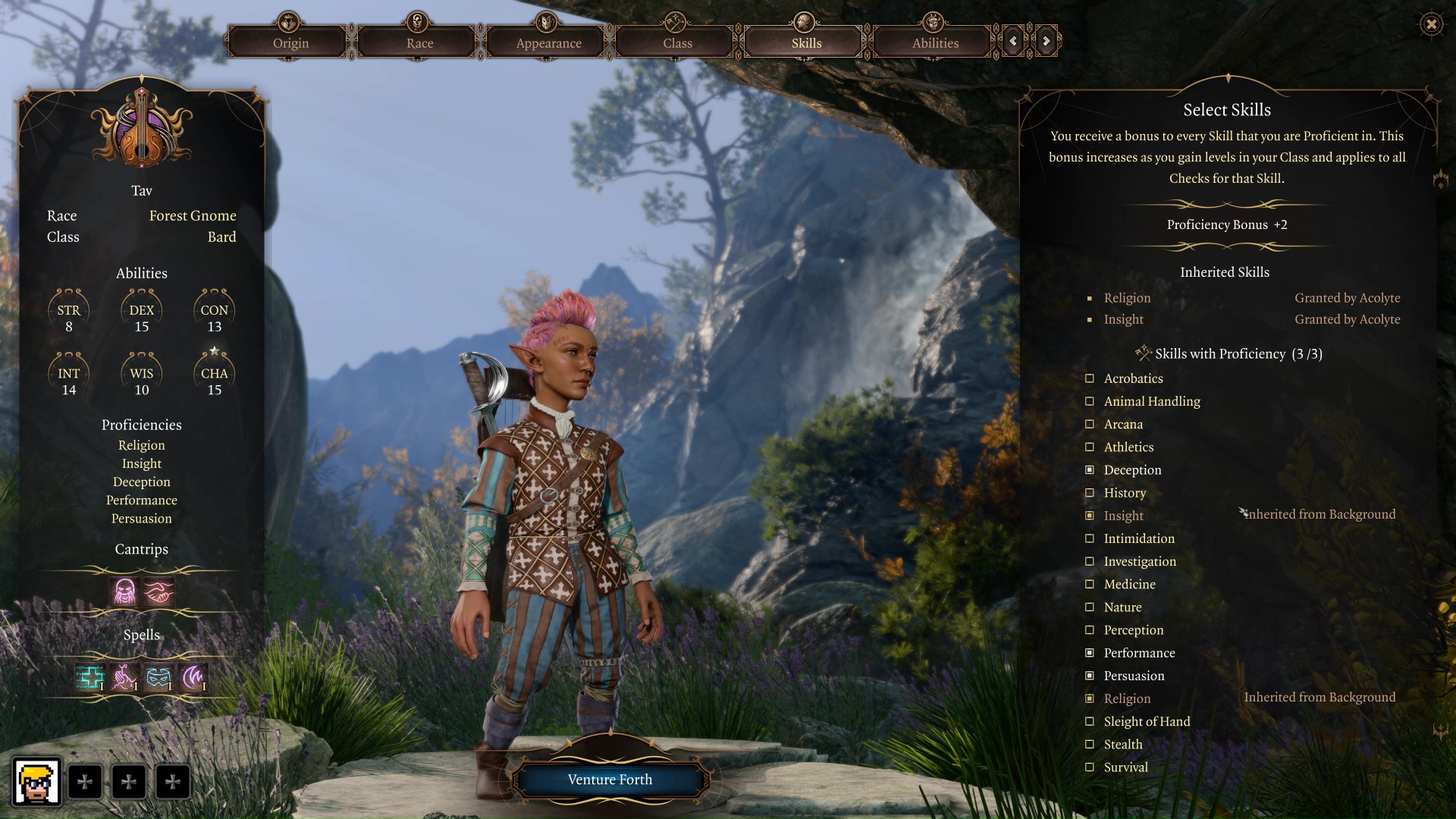This screenshot has width=1456, height=819.
Task: Tick the Stealth skill checkbox
Action: pos(1090,745)
